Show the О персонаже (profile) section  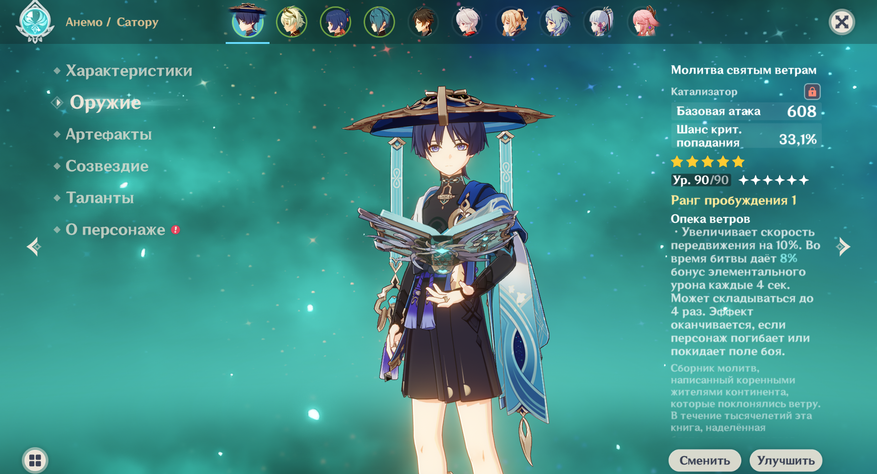115,230
